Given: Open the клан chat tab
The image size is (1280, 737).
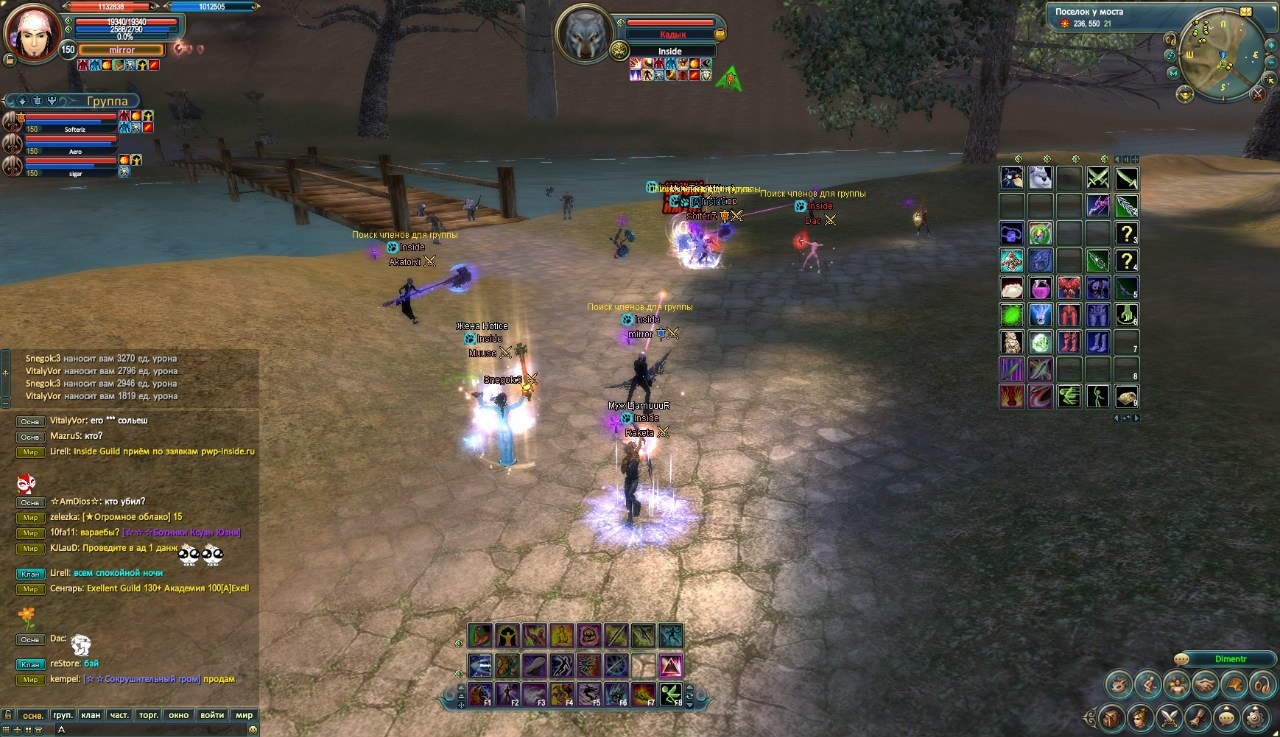Looking at the screenshot, I should 91,716.
